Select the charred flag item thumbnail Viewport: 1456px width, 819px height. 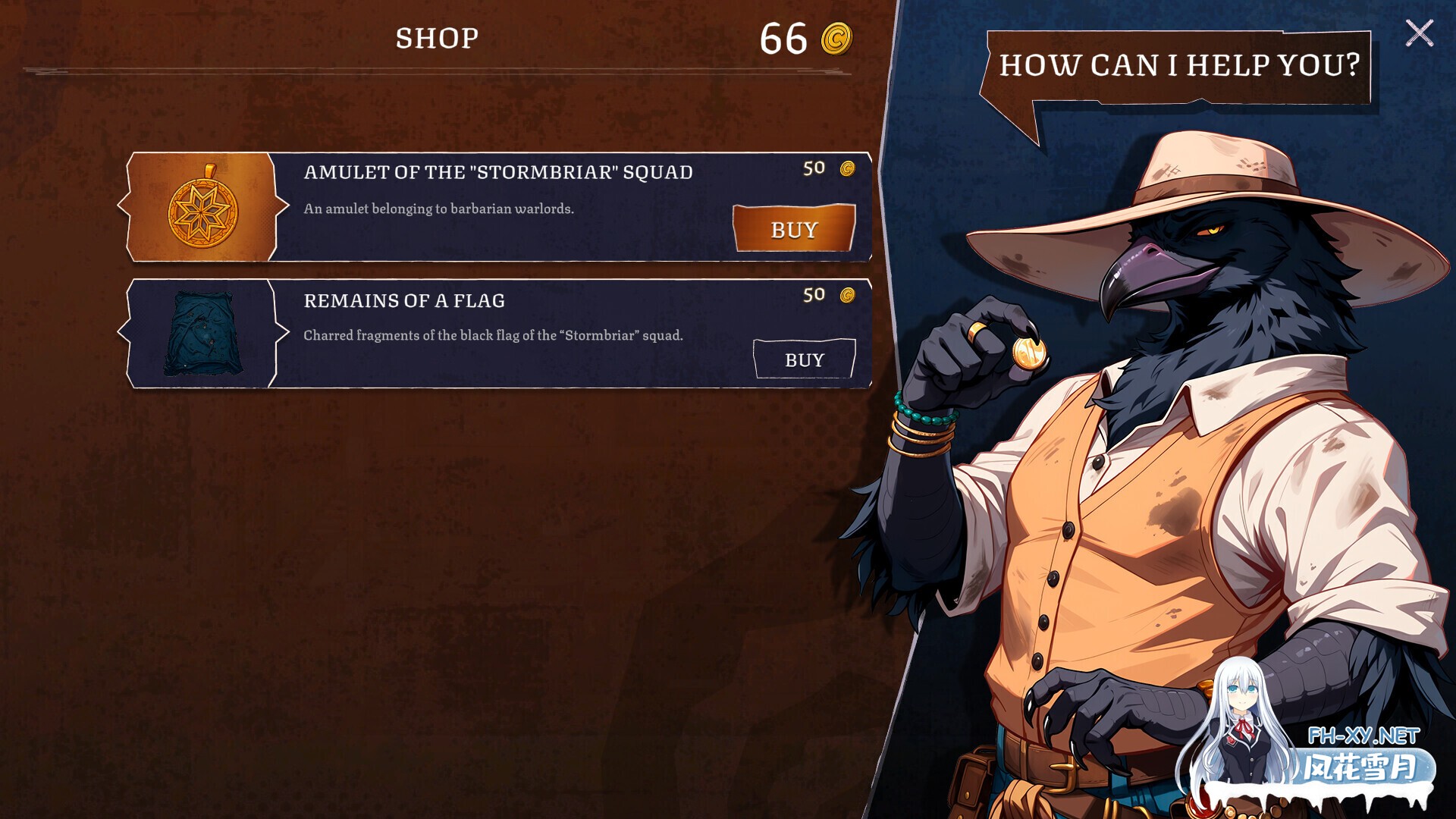[x=202, y=334]
